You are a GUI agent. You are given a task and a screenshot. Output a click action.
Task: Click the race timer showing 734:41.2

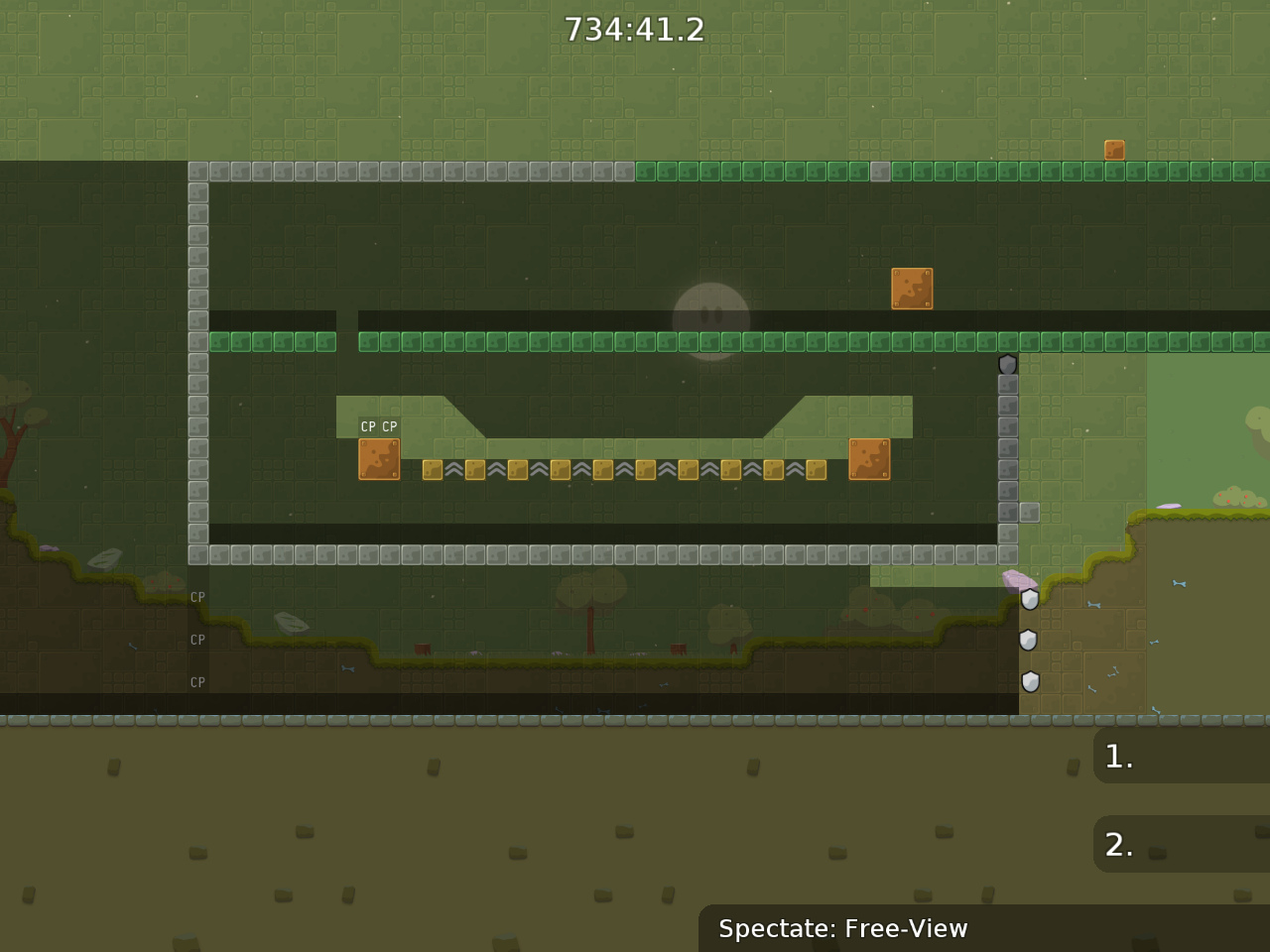coord(634,29)
